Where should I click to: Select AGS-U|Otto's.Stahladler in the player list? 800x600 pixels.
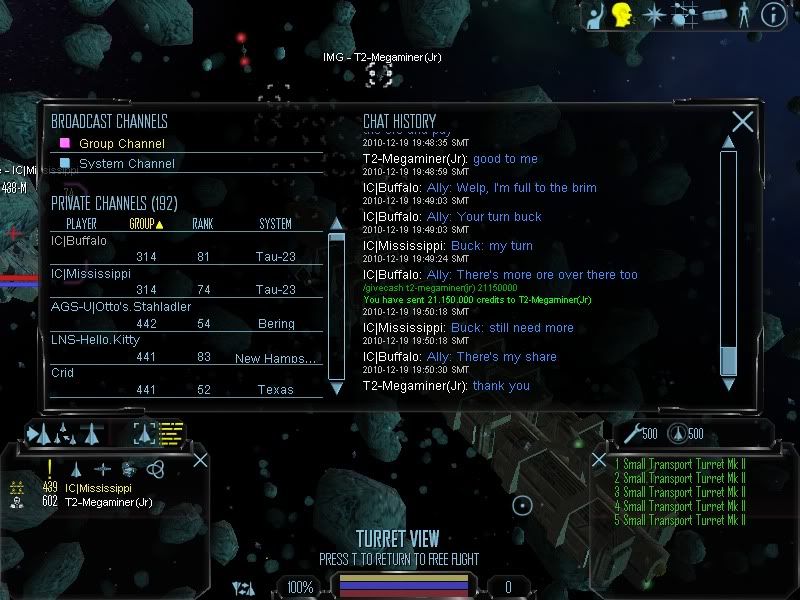pos(121,307)
